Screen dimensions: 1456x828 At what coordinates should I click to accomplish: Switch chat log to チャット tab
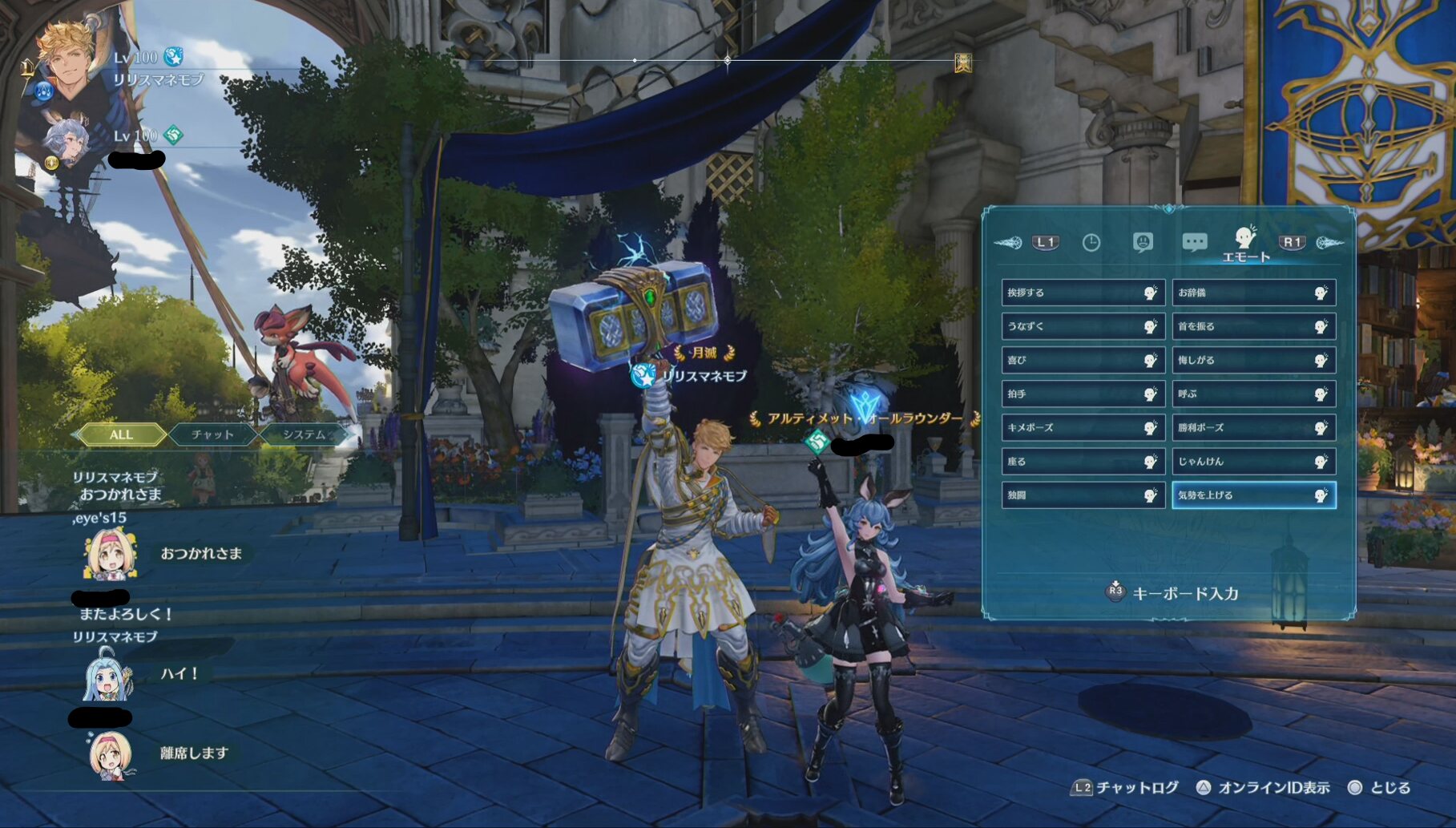pos(212,434)
